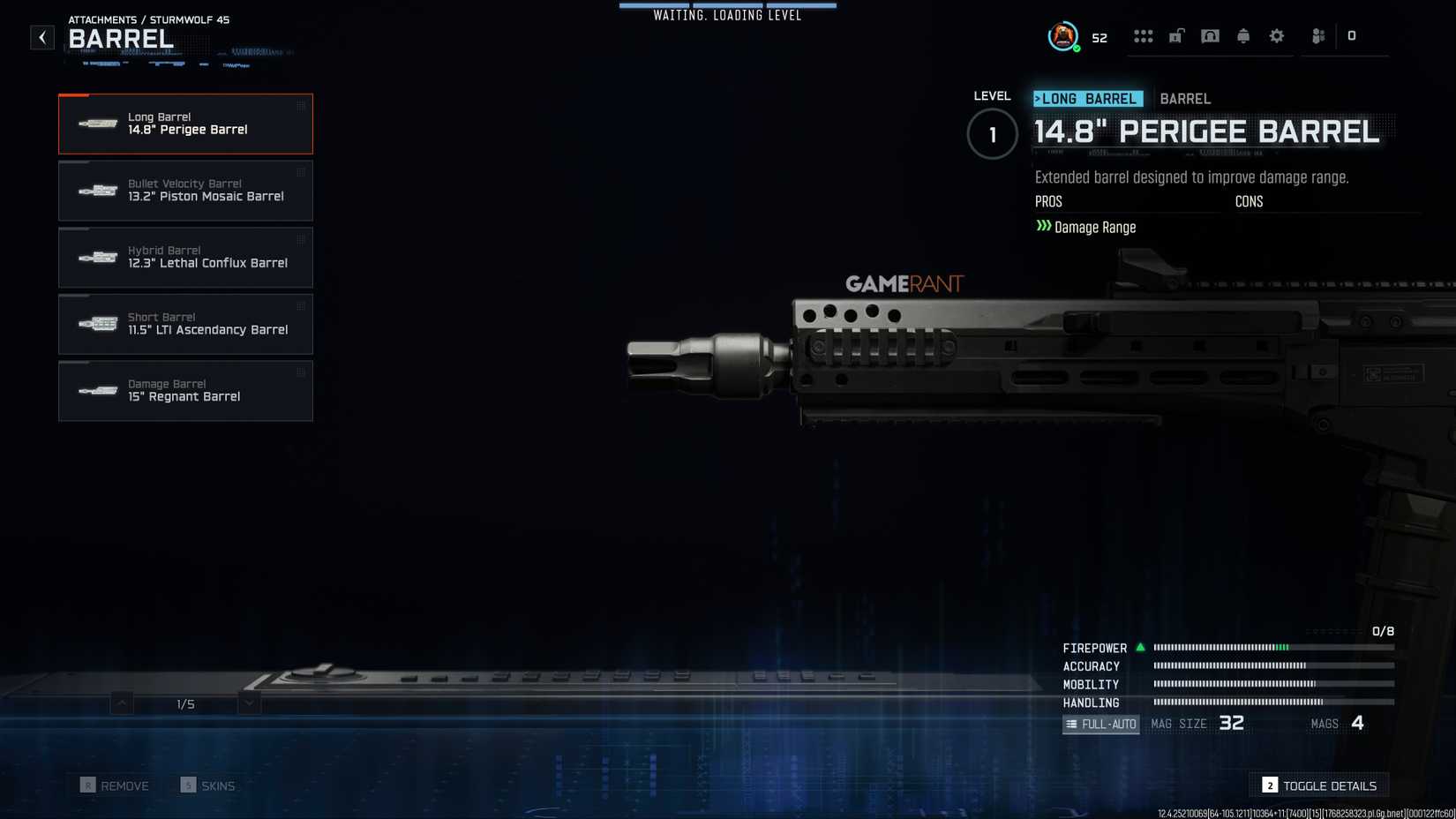Open the main menu grid icon

click(1145, 35)
